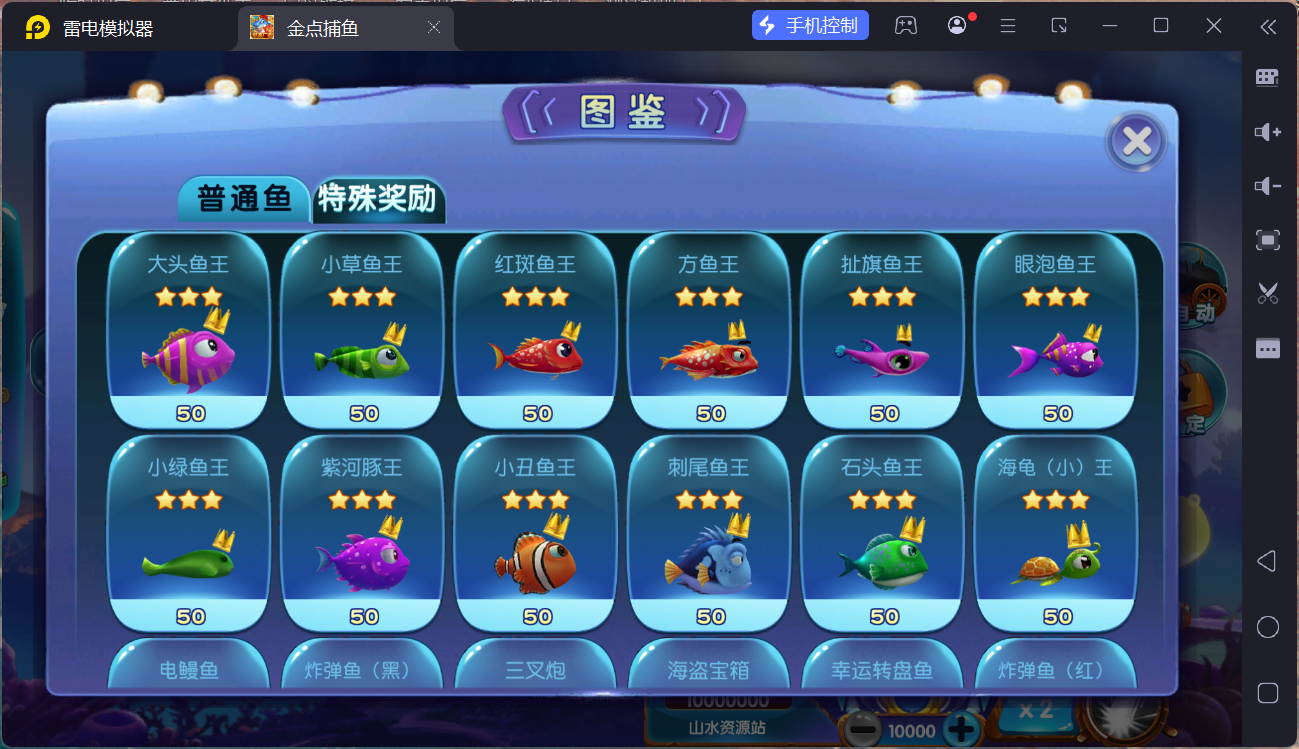
Task: Select the 大头鱼王 card
Action: point(188,330)
